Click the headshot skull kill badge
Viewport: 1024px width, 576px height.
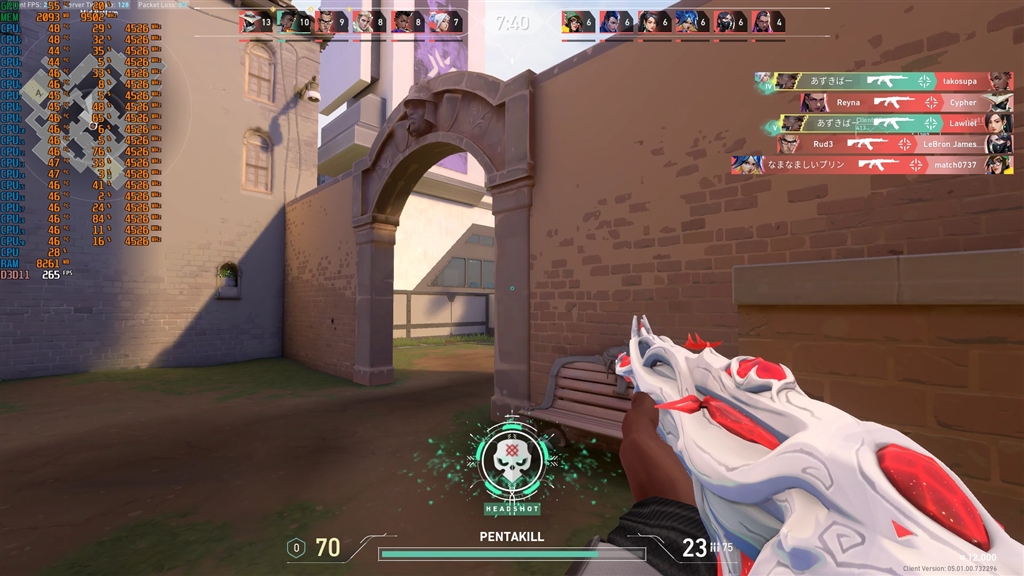[x=512, y=462]
